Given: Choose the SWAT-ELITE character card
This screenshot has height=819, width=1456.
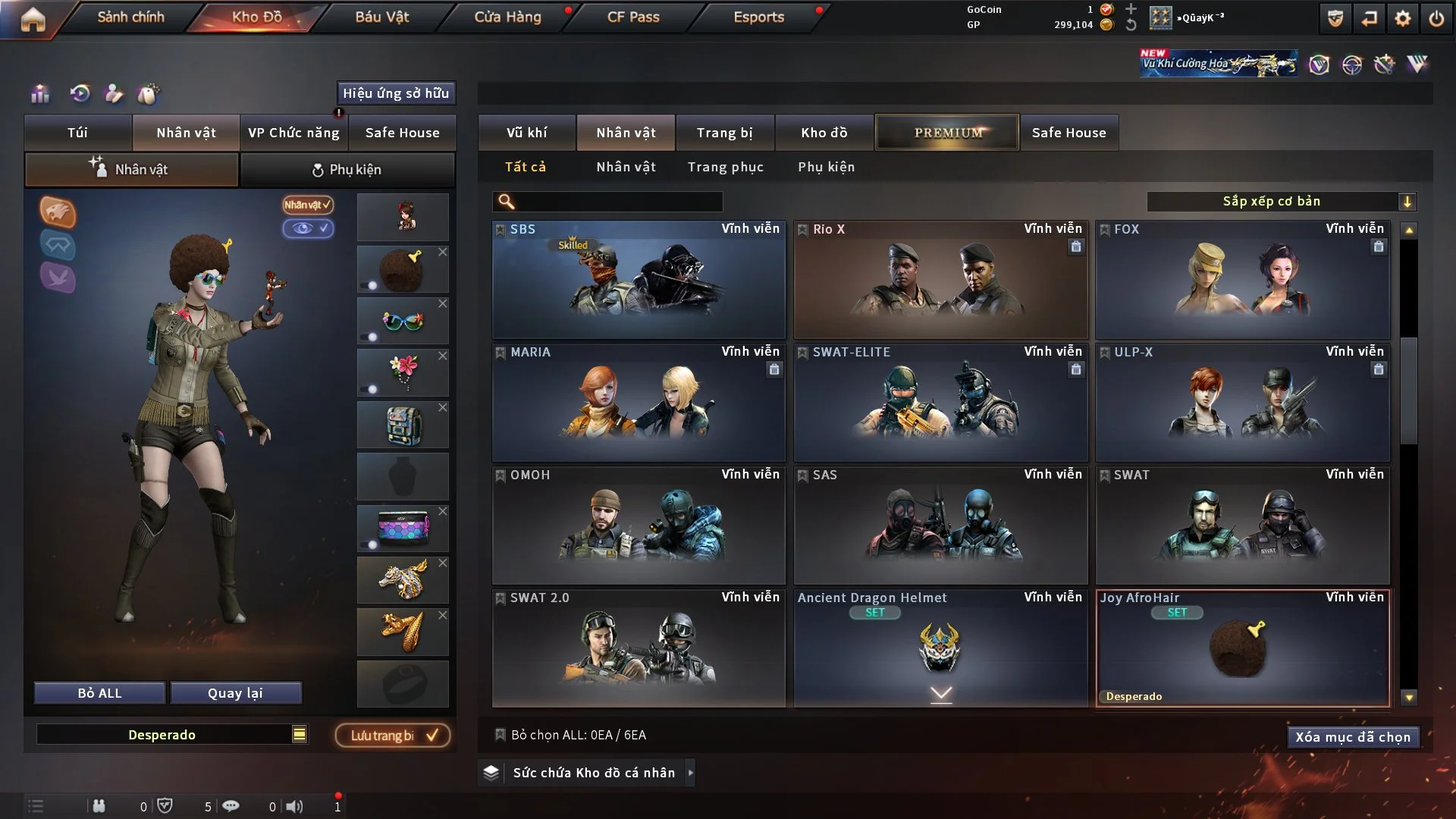Looking at the screenshot, I should (940, 403).
